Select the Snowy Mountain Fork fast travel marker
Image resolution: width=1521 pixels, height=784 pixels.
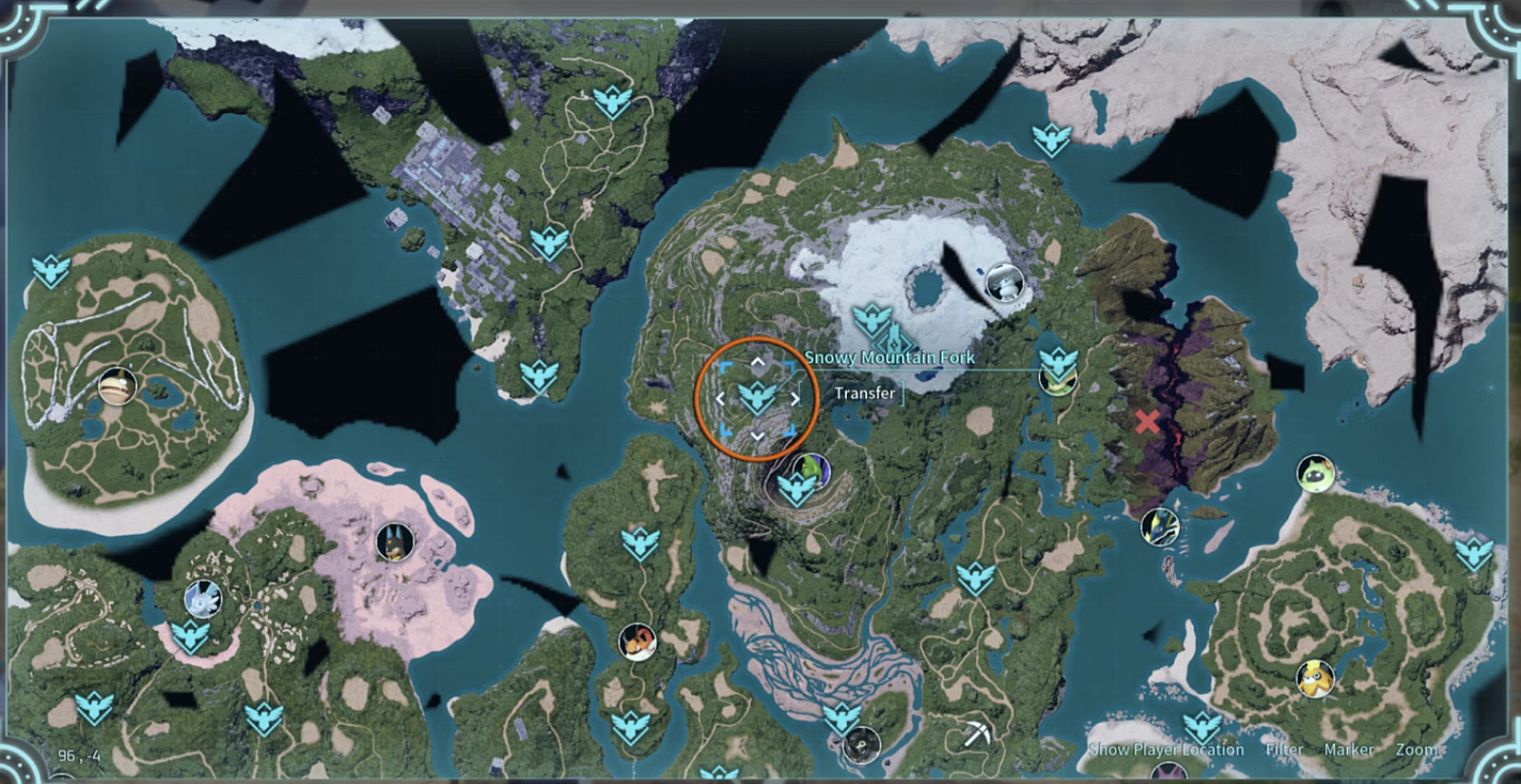[x=757, y=397]
